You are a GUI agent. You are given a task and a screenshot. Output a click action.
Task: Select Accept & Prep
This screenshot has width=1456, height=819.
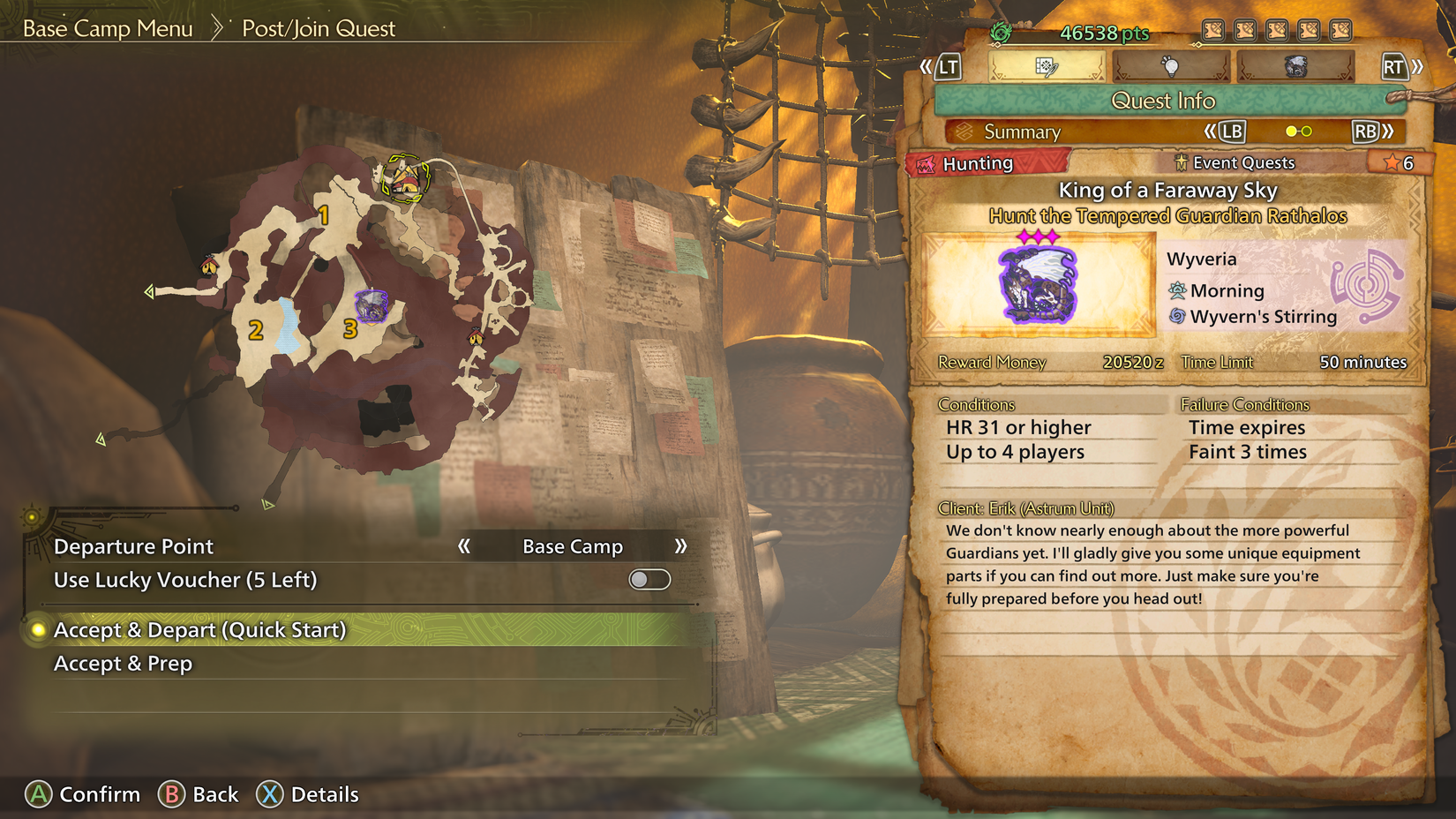[123, 663]
